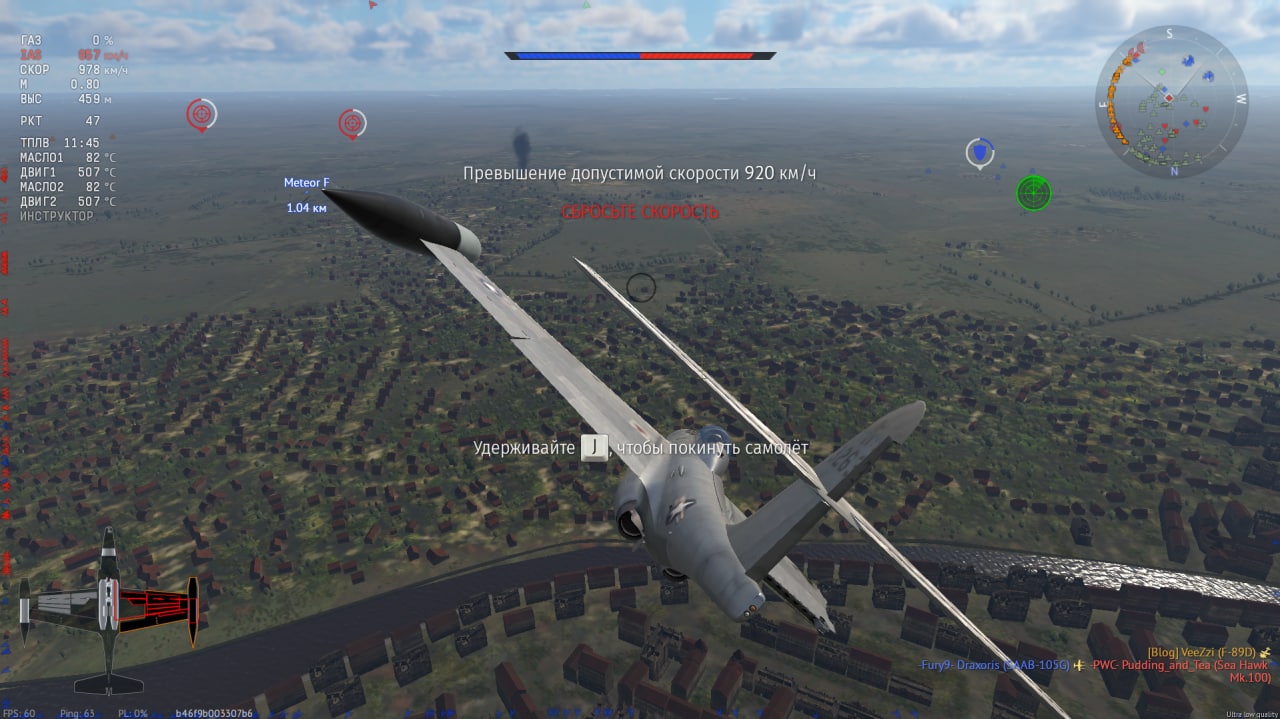Viewport: 1280px width, 719px height.
Task: Click the circular radar minimap
Action: (x=1171, y=102)
